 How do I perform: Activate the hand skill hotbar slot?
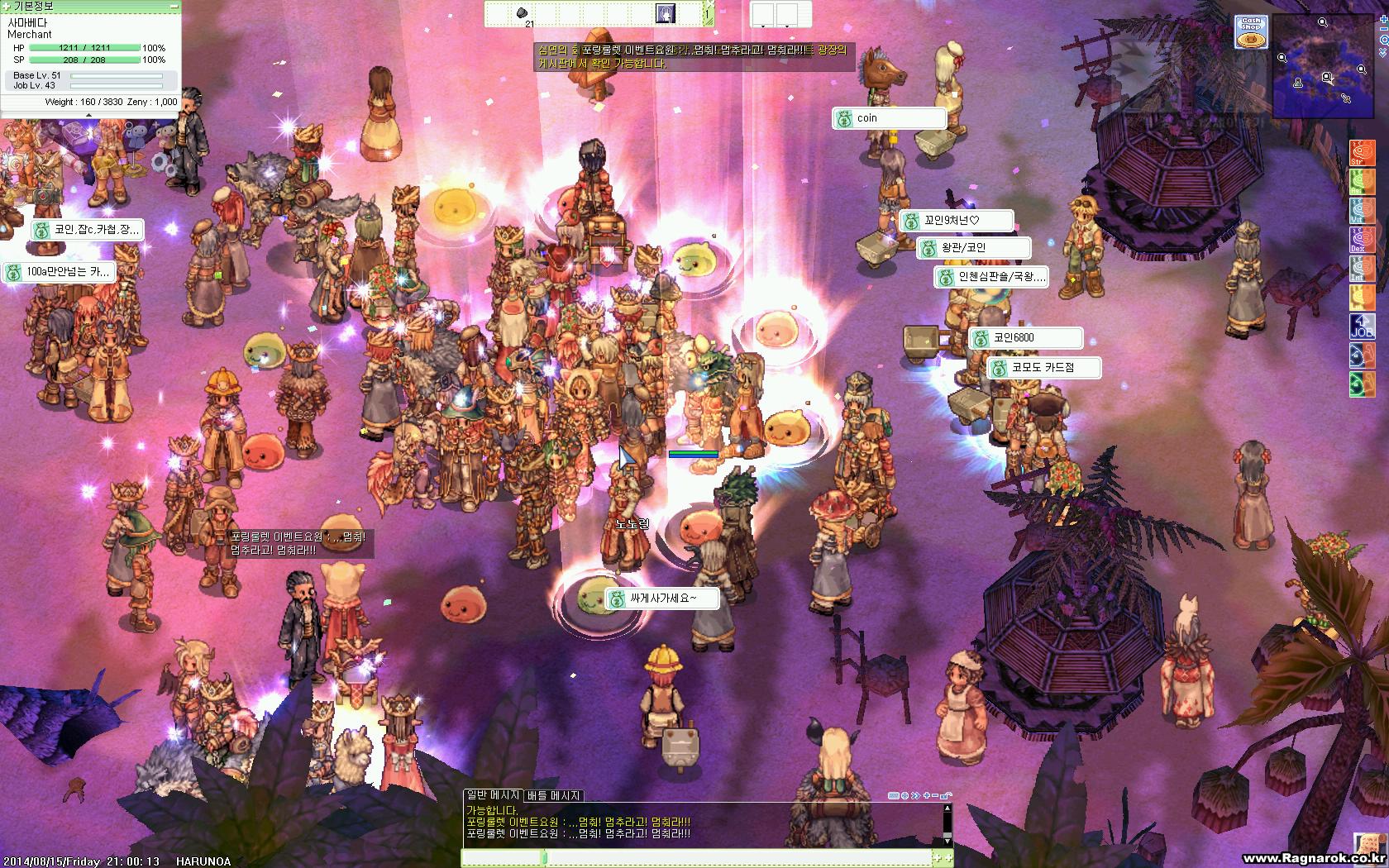pyautogui.click(x=666, y=13)
